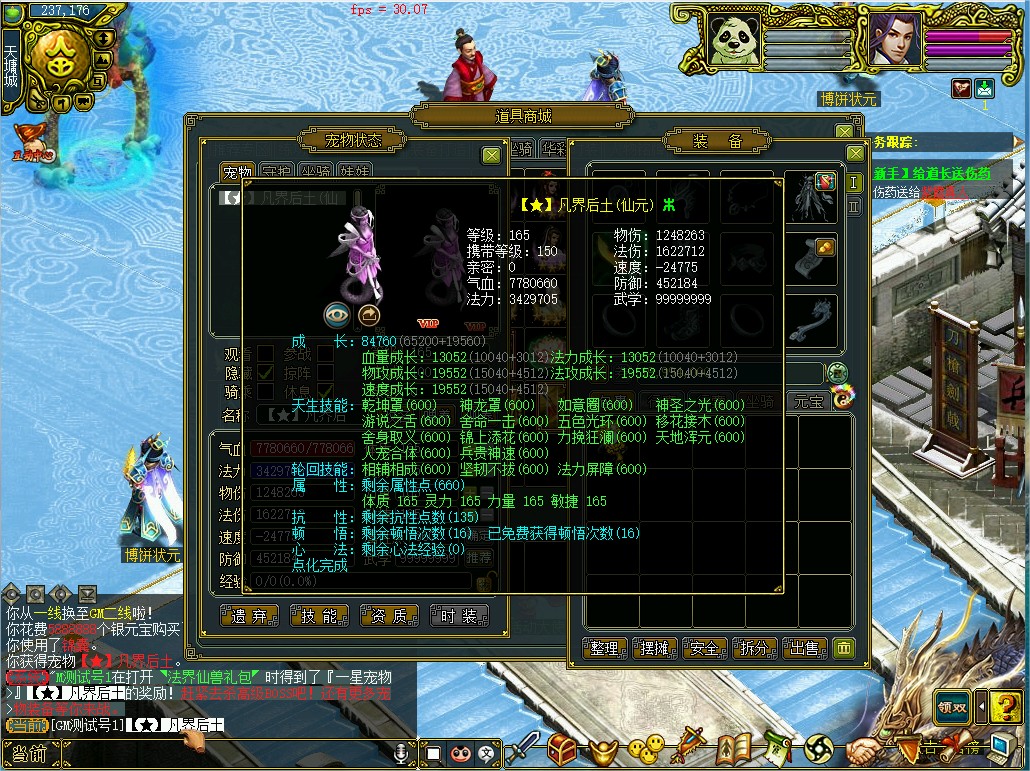Click the 遗弃 abandon pet button
Image resolution: width=1030 pixels, height=771 pixels.
point(249,616)
